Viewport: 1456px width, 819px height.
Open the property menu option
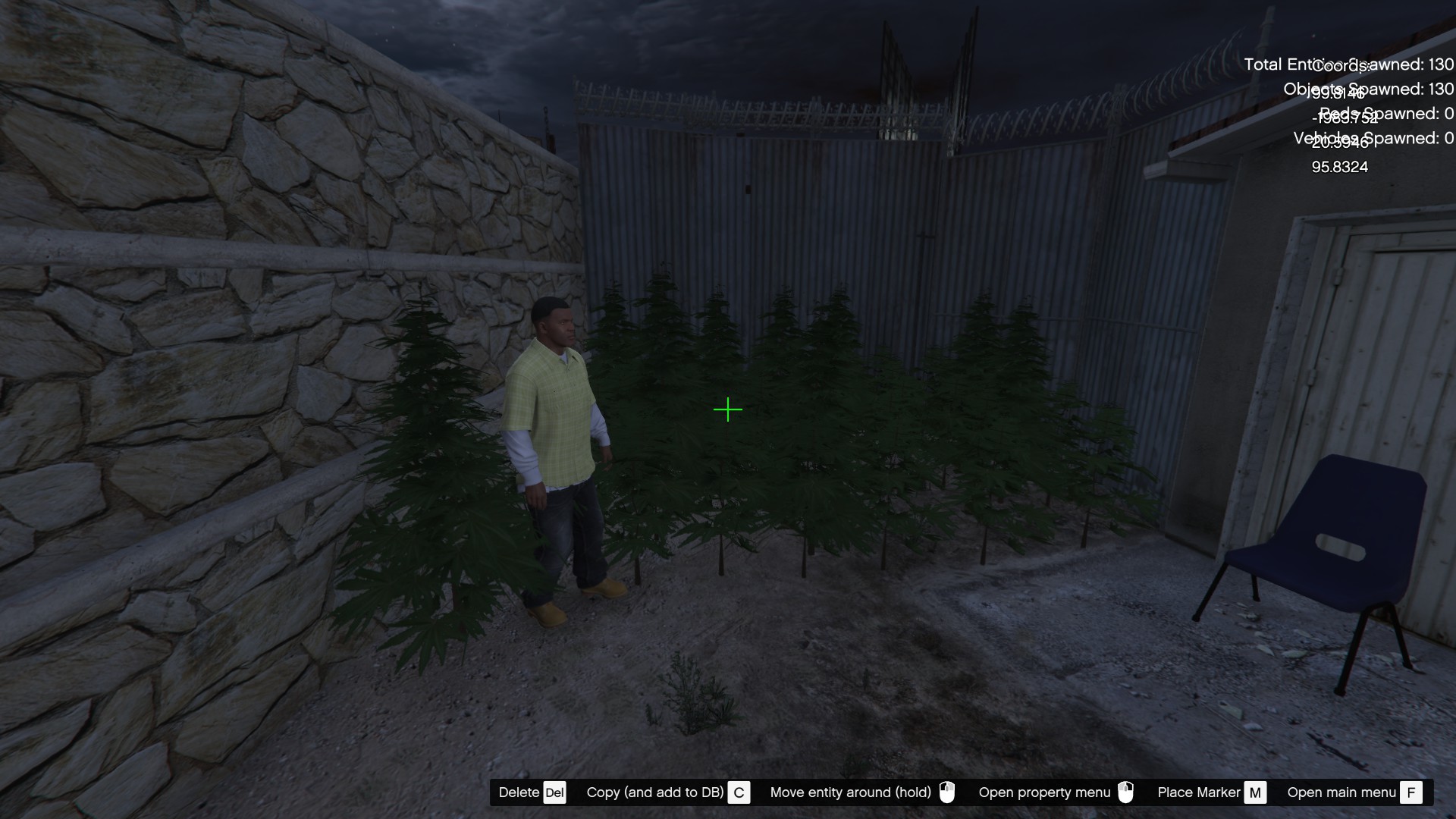coord(1044,792)
